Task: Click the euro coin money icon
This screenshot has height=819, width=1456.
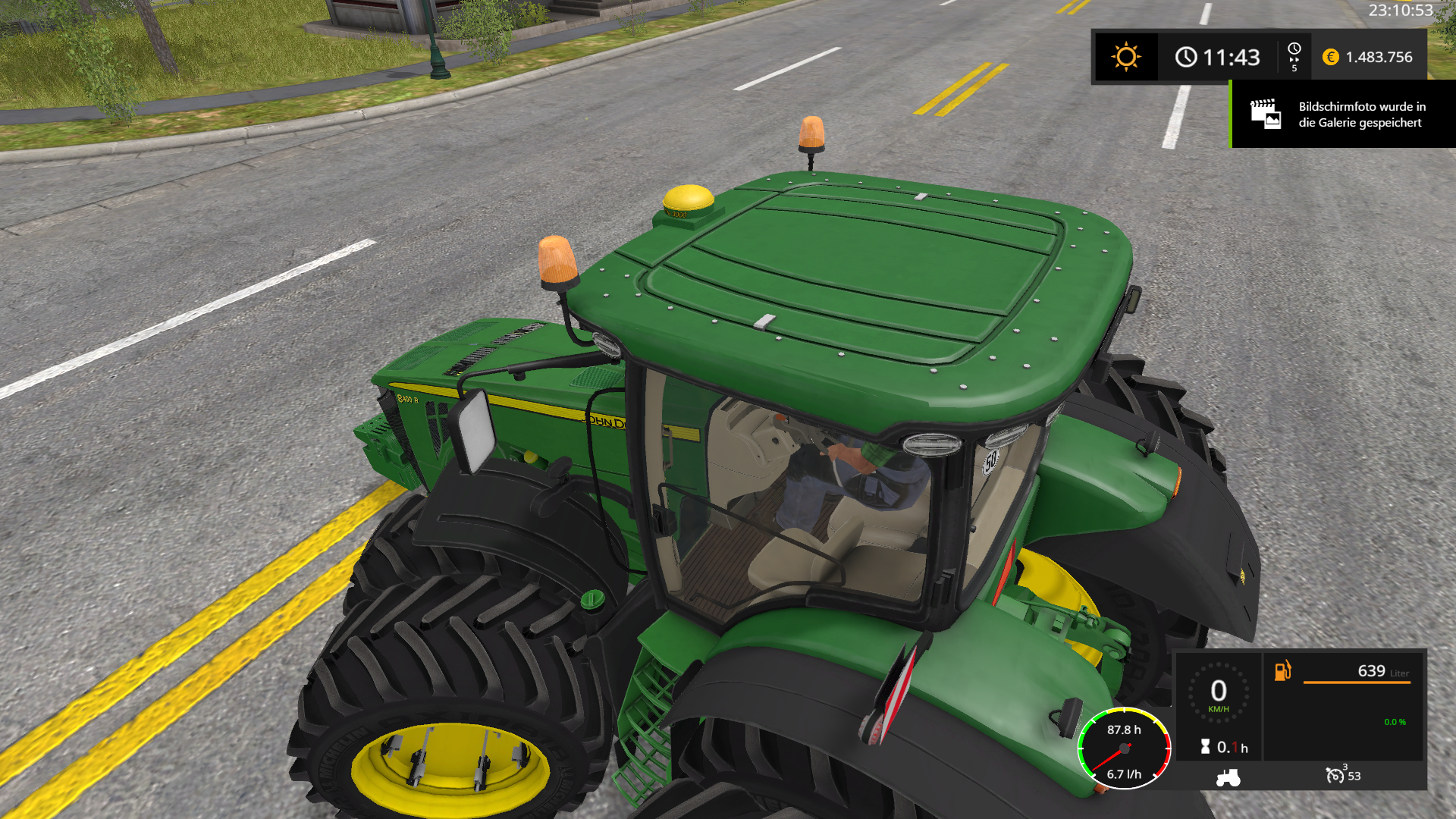Action: 1330,57
